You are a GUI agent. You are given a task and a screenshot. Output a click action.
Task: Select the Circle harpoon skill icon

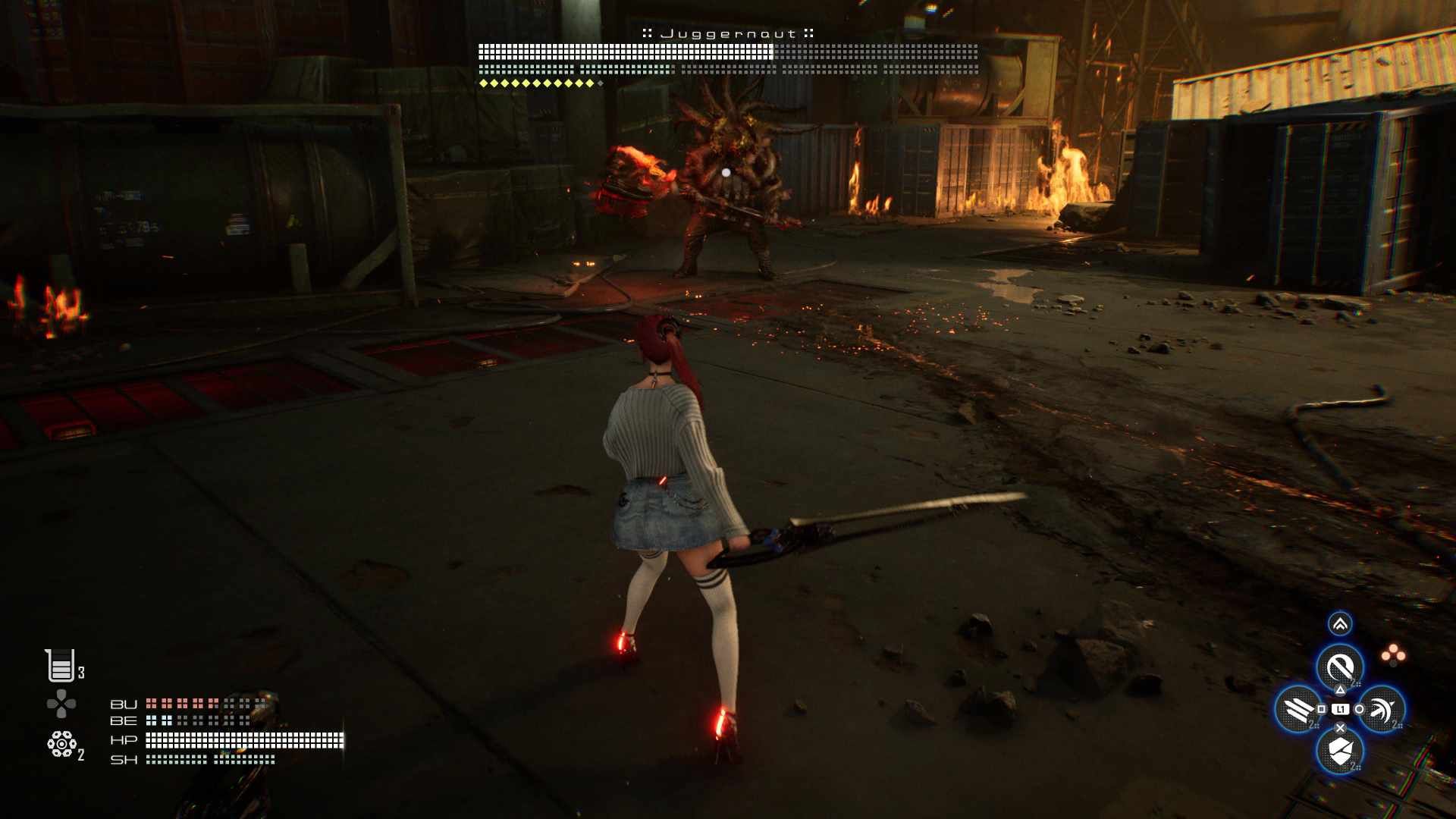click(x=1382, y=710)
